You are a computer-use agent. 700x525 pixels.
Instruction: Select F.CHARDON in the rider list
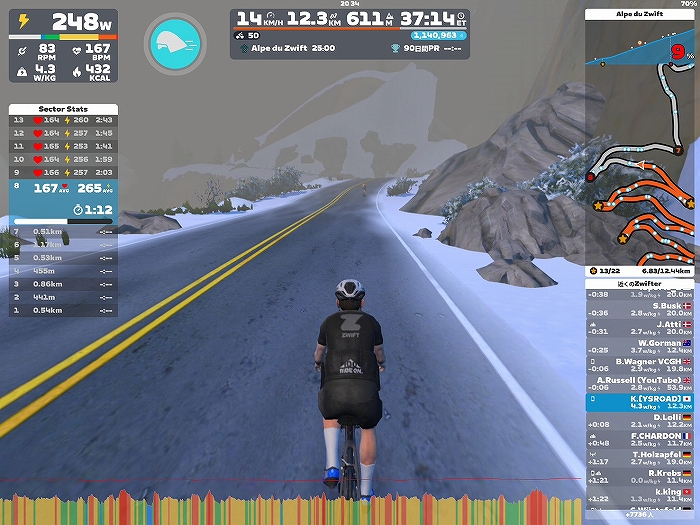click(x=640, y=439)
